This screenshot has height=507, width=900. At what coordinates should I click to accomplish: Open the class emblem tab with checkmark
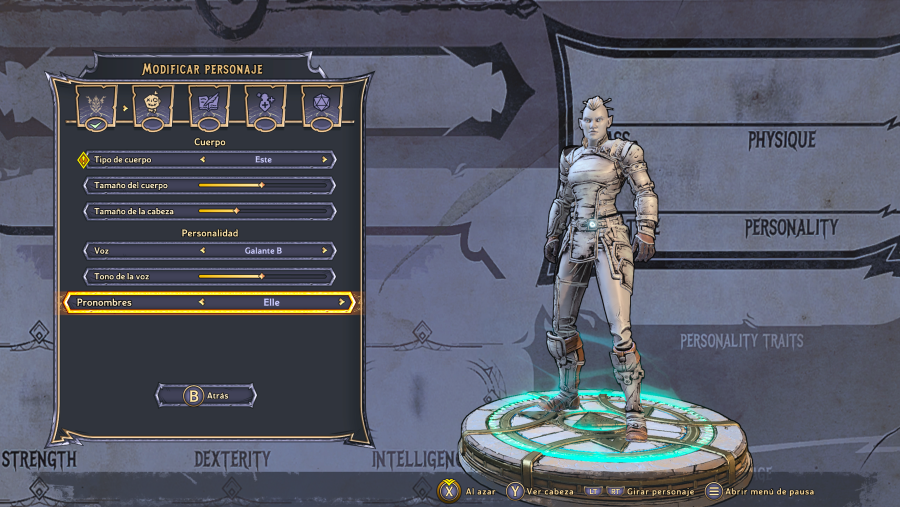click(x=96, y=106)
